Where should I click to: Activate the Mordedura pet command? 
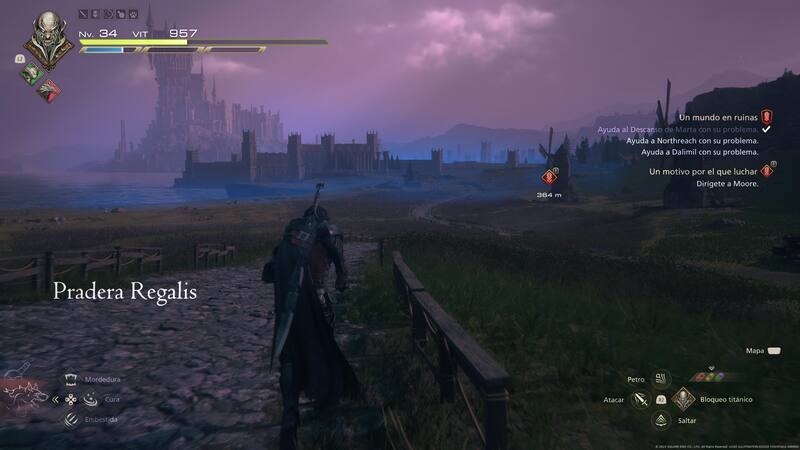[x=71, y=380]
